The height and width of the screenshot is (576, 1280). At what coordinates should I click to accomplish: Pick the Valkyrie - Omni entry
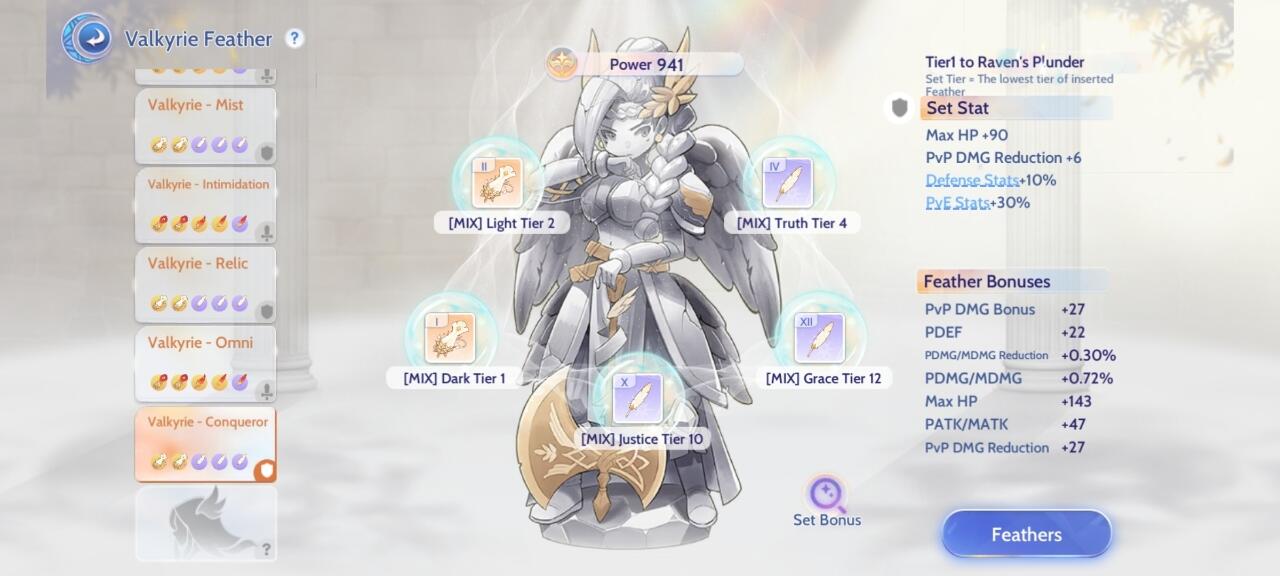[x=205, y=362]
